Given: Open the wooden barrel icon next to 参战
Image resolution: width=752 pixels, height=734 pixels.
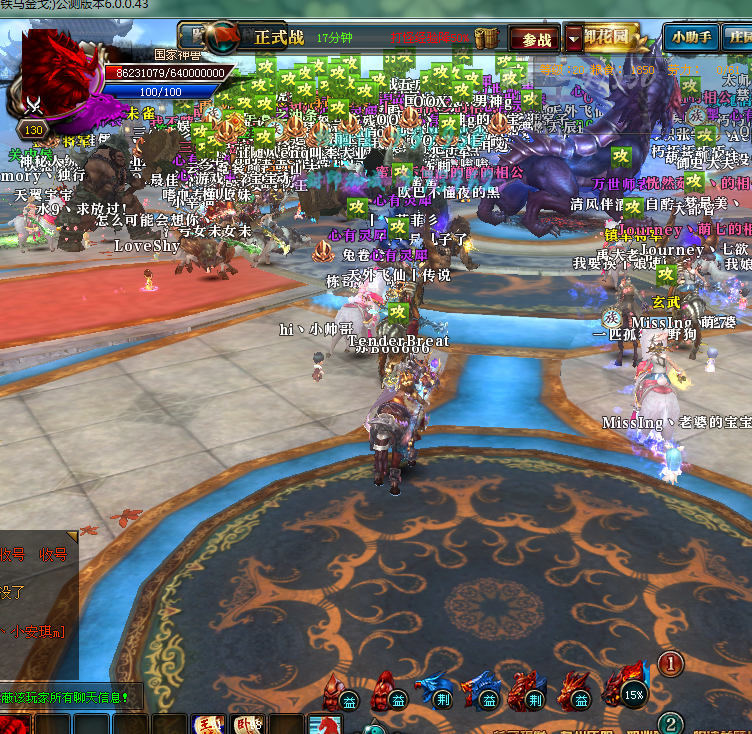Looking at the screenshot, I should coord(488,38).
